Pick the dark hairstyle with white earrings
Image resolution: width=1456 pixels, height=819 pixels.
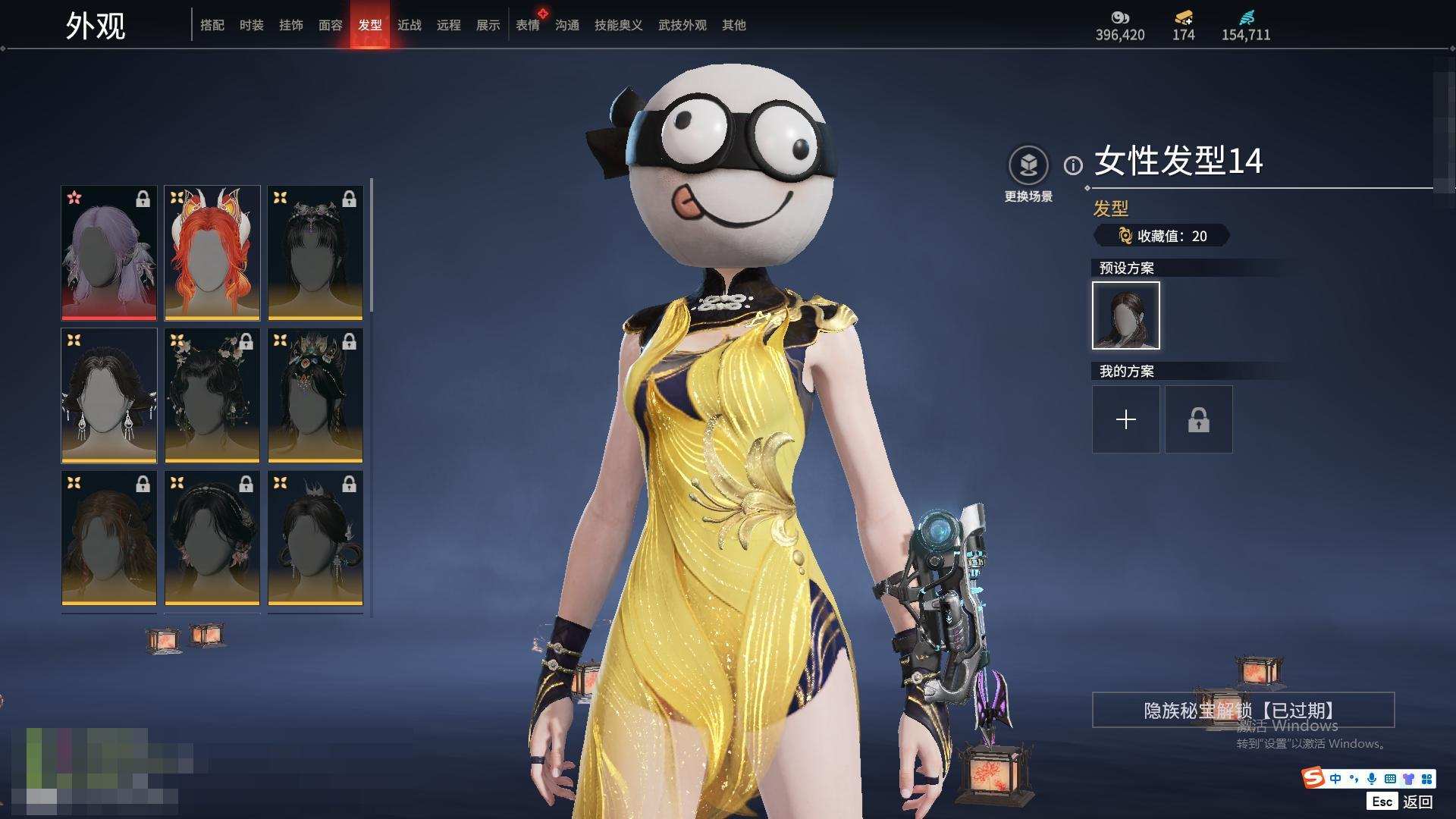tap(109, 395)
